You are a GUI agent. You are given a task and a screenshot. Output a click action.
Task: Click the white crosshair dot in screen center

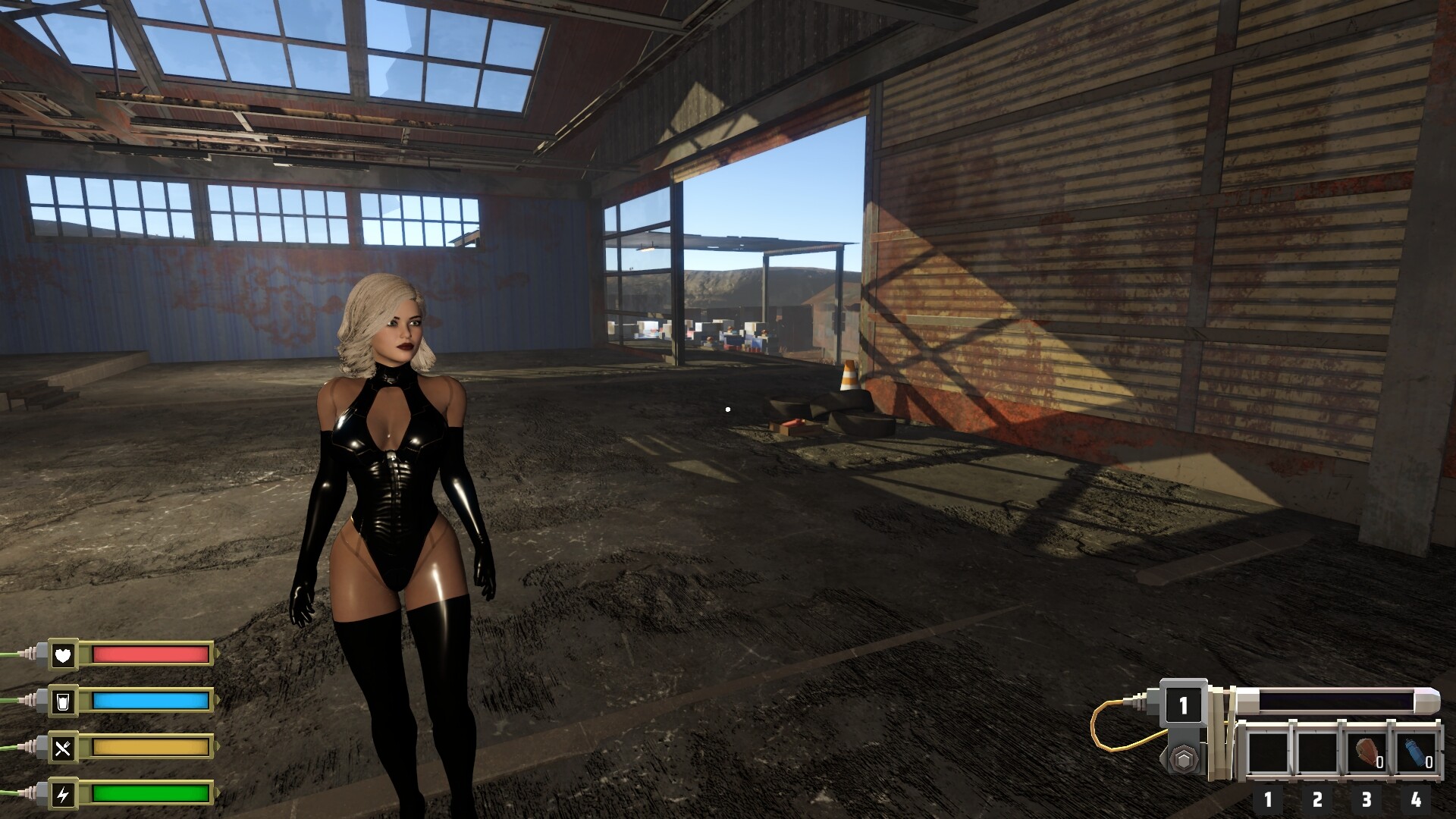728,409
